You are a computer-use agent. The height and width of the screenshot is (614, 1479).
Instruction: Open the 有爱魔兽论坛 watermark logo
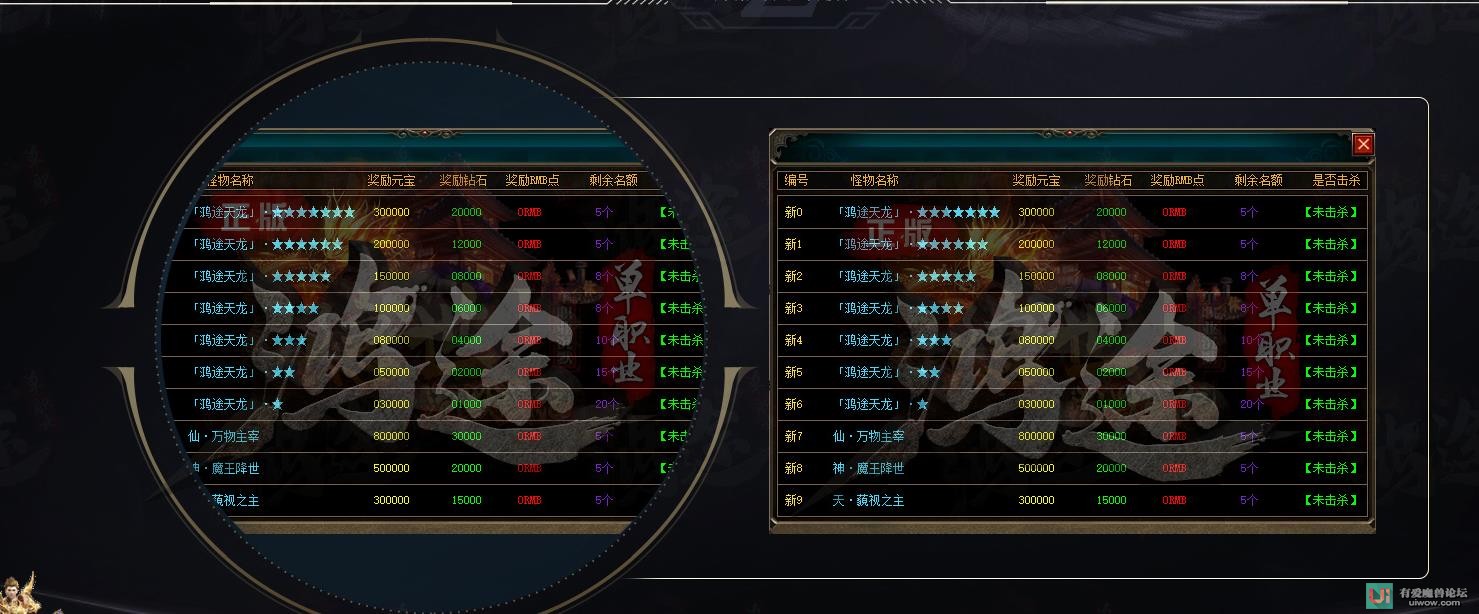coord(1417,596)
